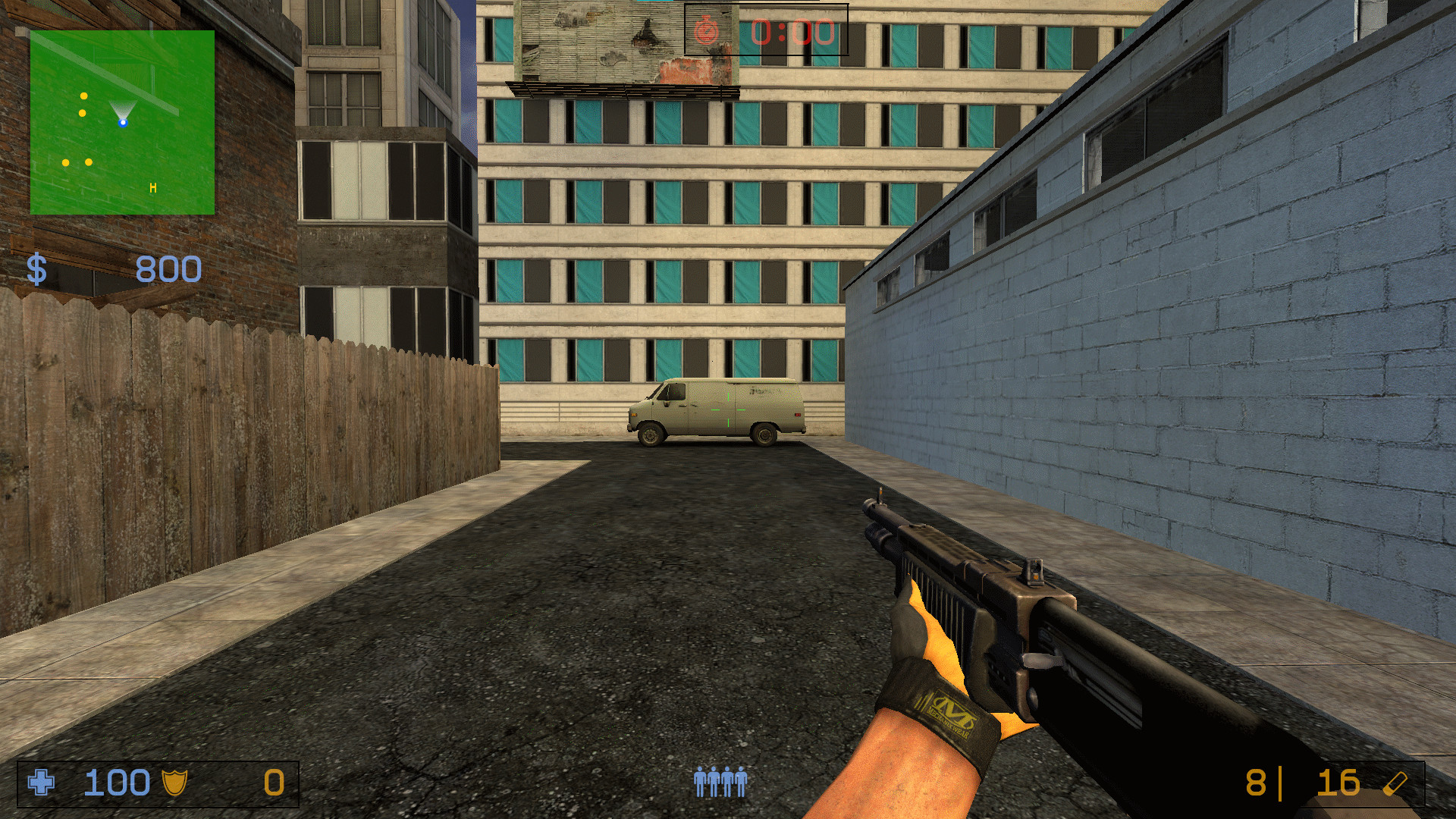Click the dollar sign money icon
This screenshot has height=819, width=1456.
coord(36,267)
